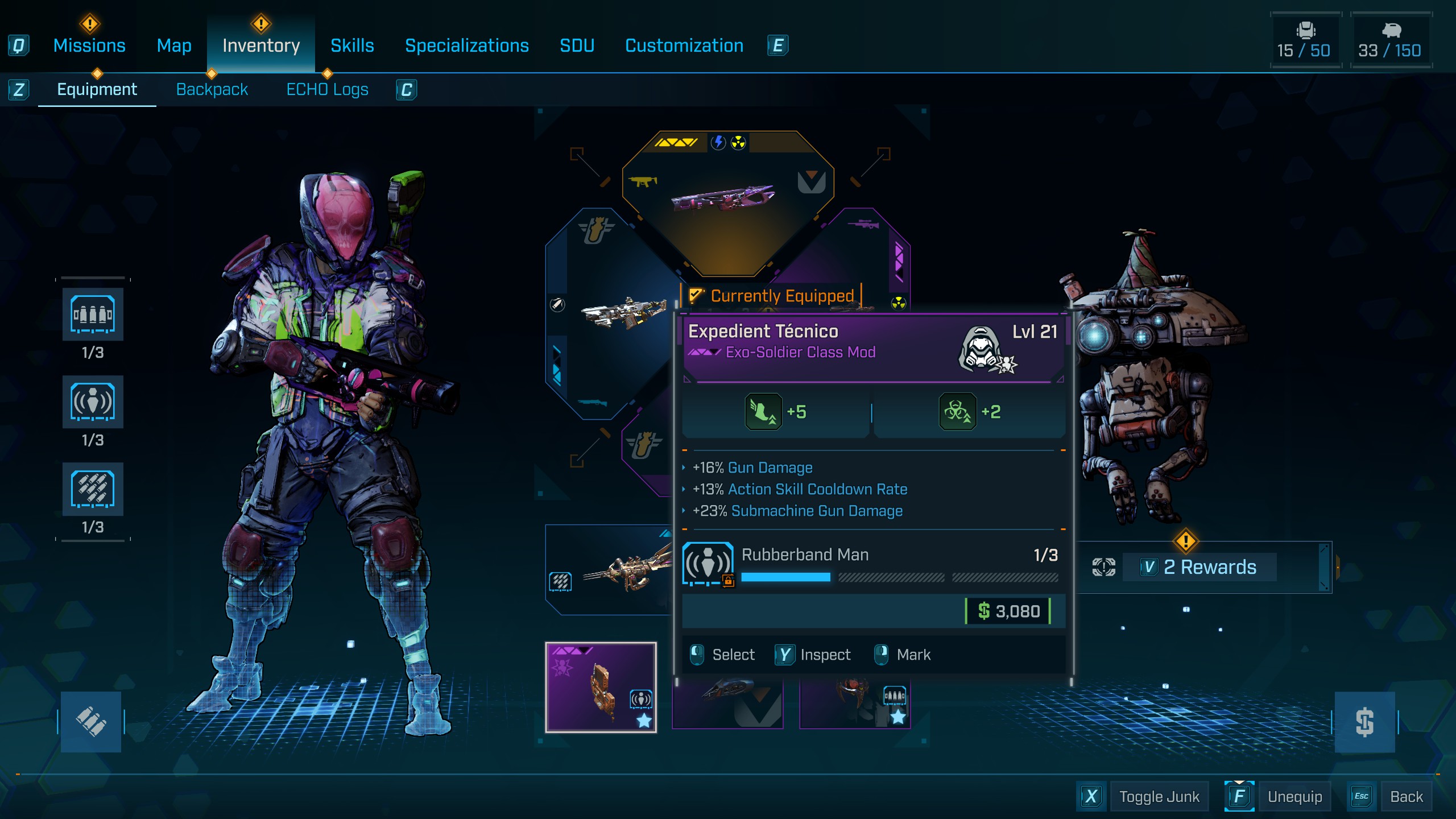
Task: Open the Skills tab
Action: (x=352, y=45)
